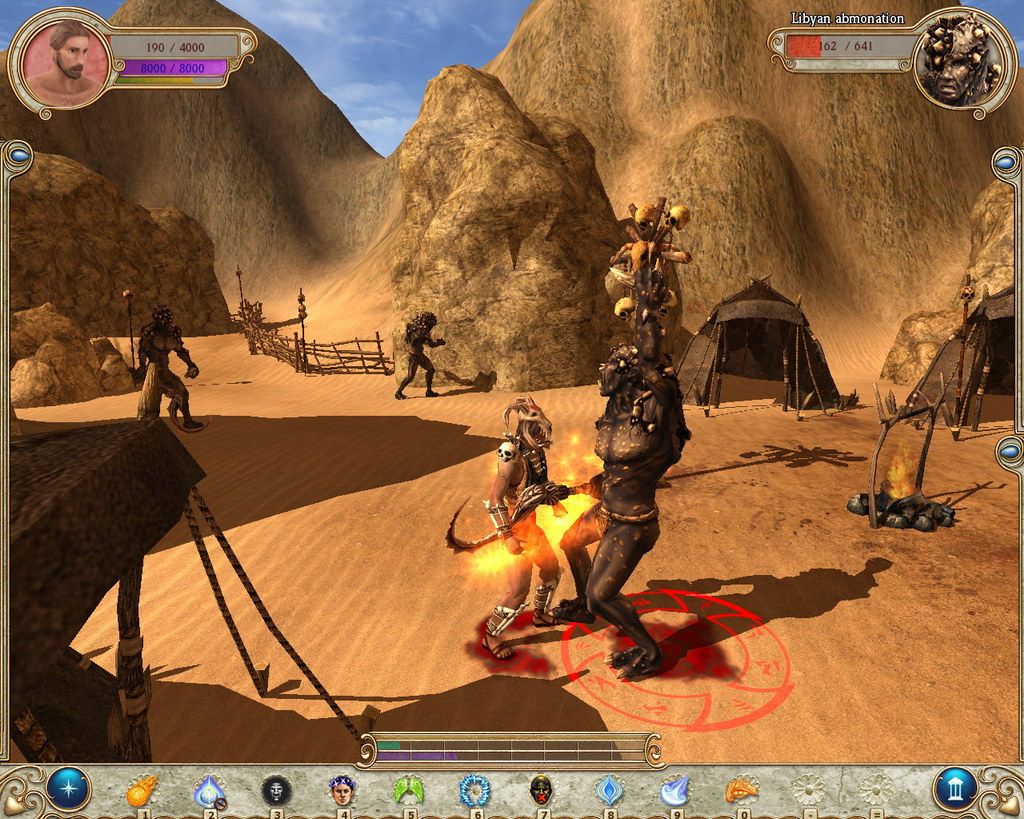Viewport: 1024px width, 819px height.
Task: Trigger the blue ring spell
Action: (475, 791)
